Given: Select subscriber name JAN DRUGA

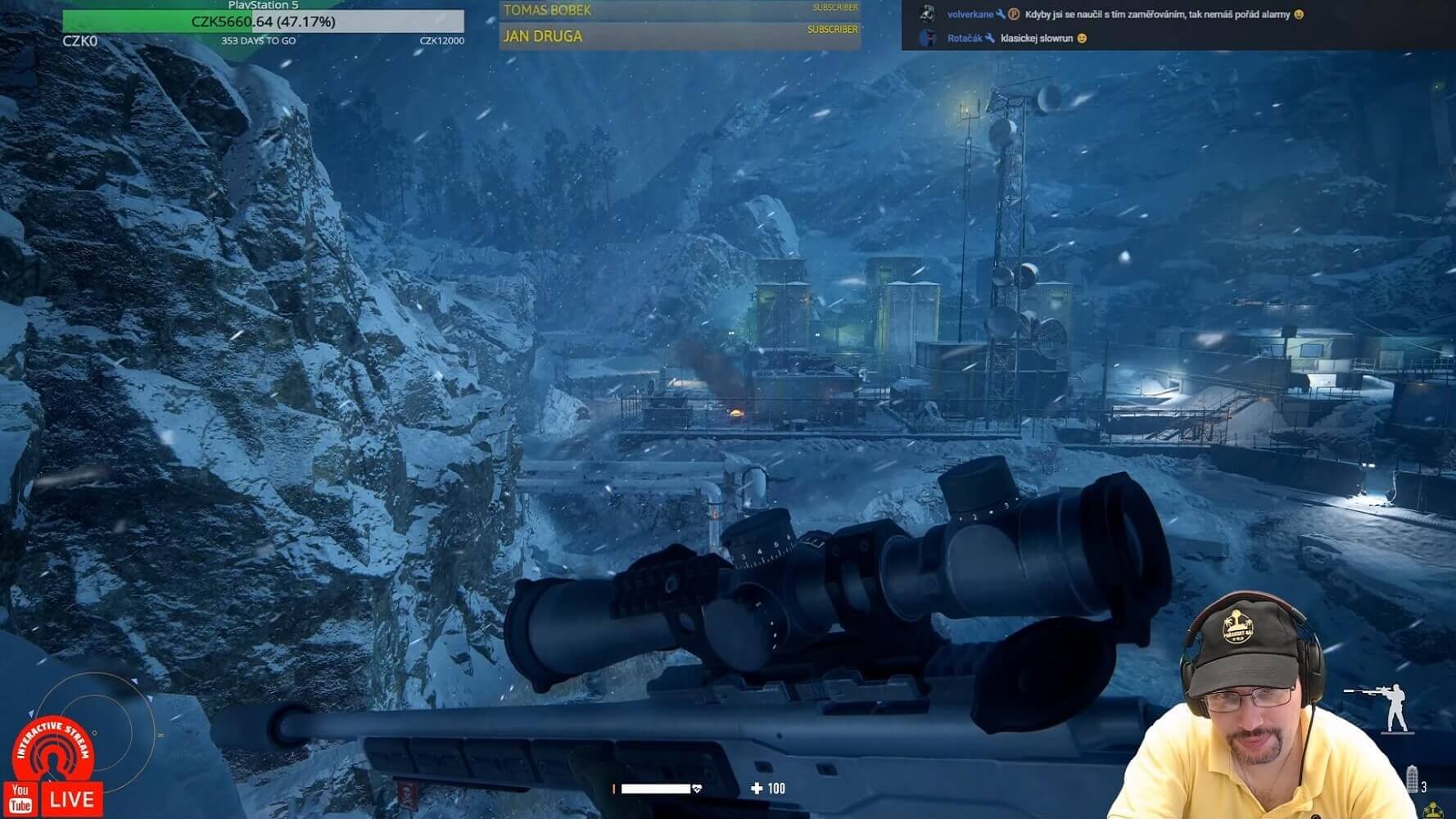Looking at the screenshot, I should [x=543, y=37].
